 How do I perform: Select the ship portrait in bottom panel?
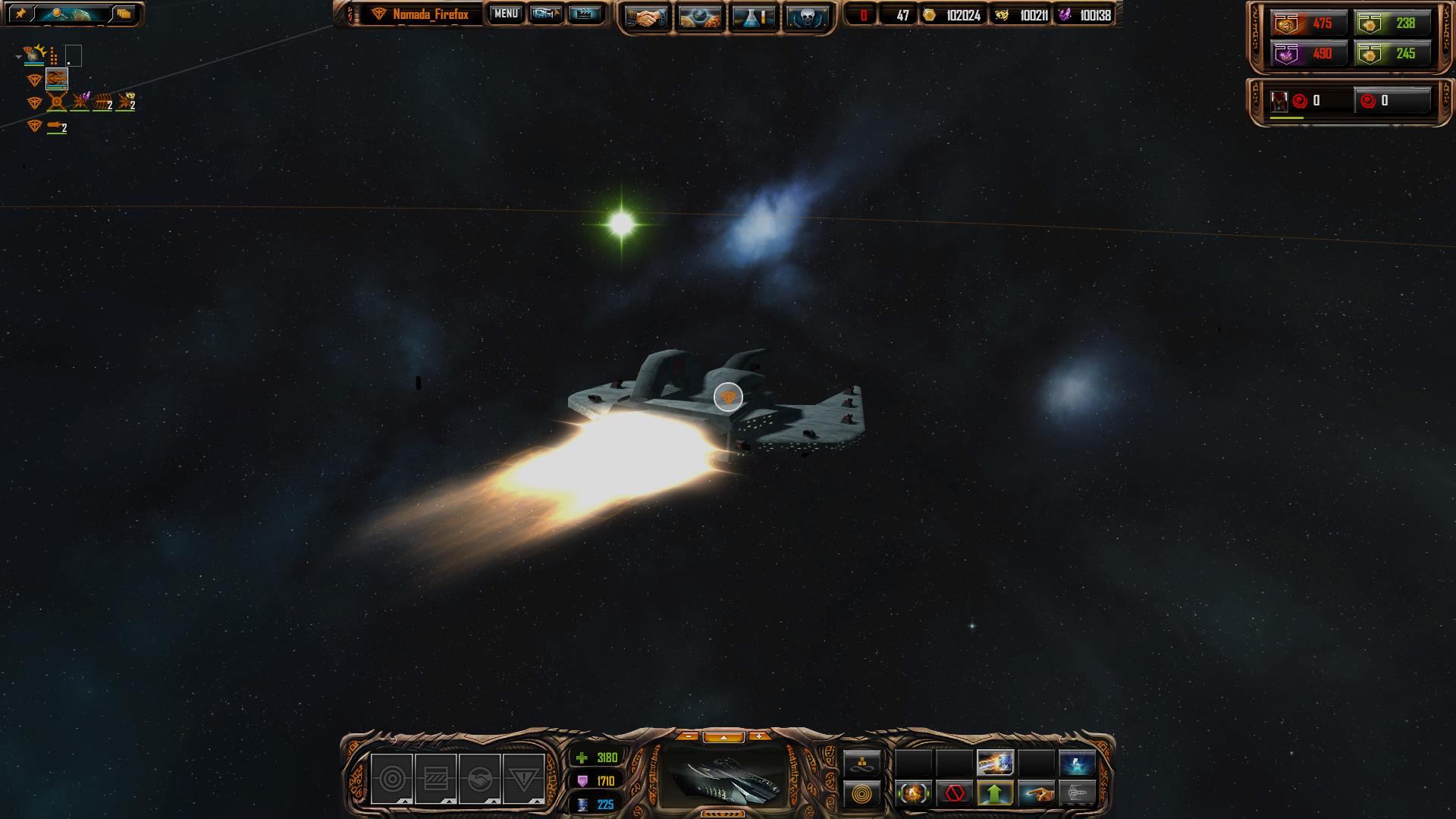(724, 777)
